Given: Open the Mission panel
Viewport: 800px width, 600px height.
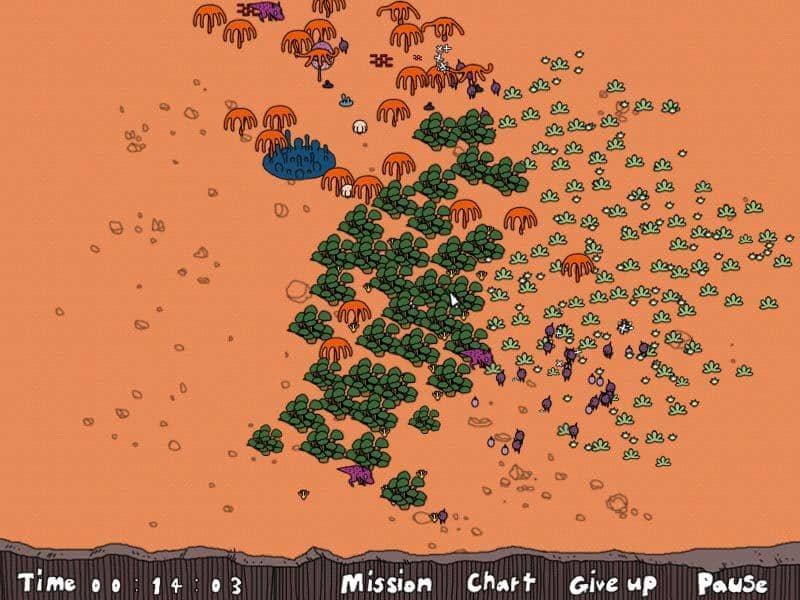Looking at the screenshot, I should pos(386,583).
